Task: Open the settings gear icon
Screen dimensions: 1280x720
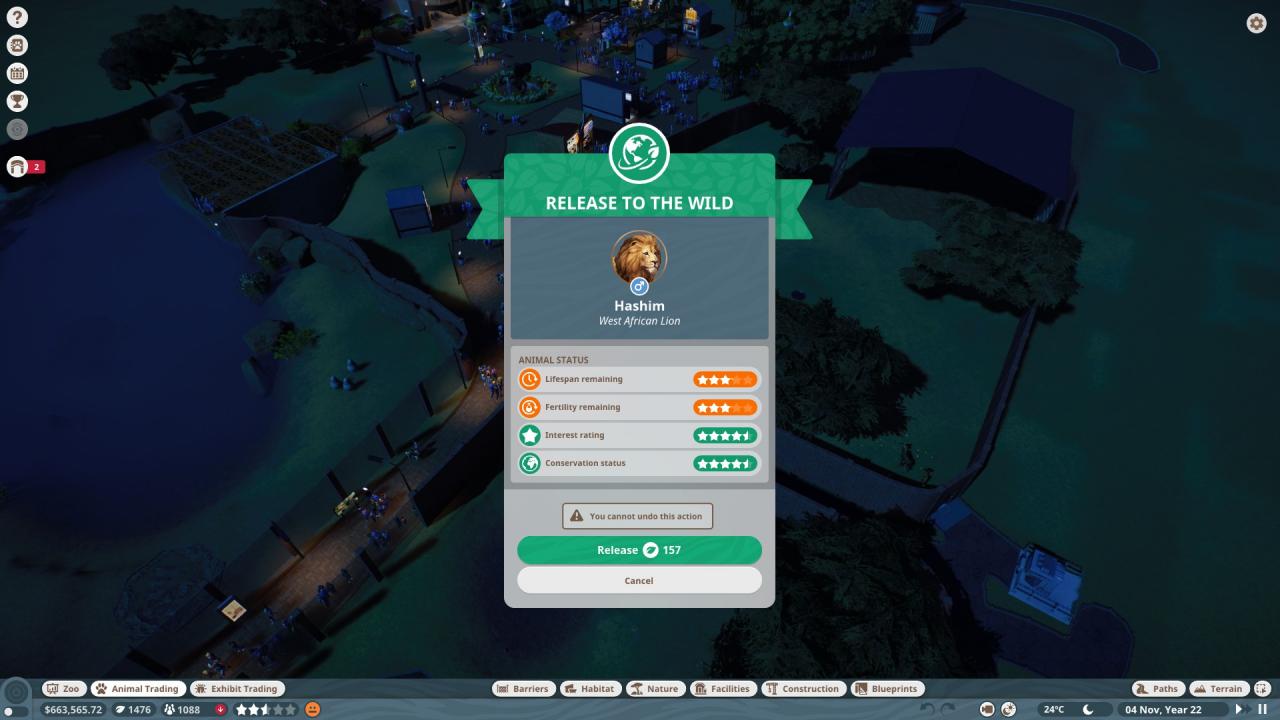Action: point(1256,23)
